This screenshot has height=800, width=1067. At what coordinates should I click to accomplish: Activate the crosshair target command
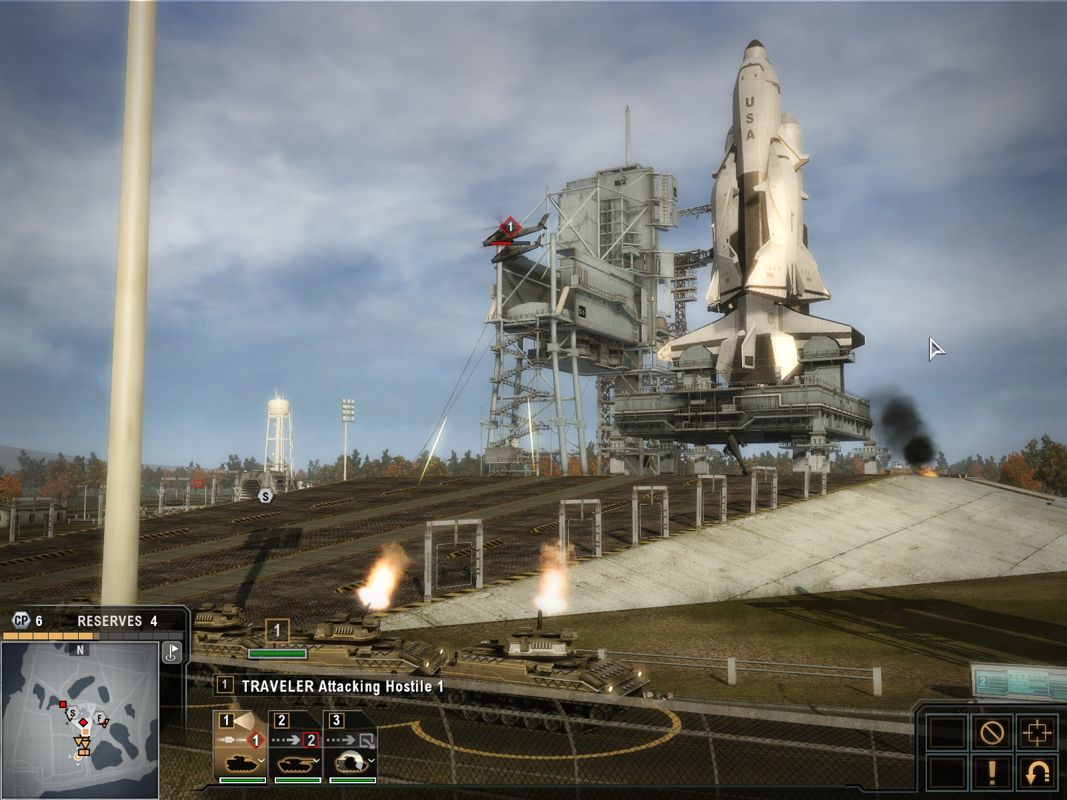pyautogui.click(x=1037, y=732)
